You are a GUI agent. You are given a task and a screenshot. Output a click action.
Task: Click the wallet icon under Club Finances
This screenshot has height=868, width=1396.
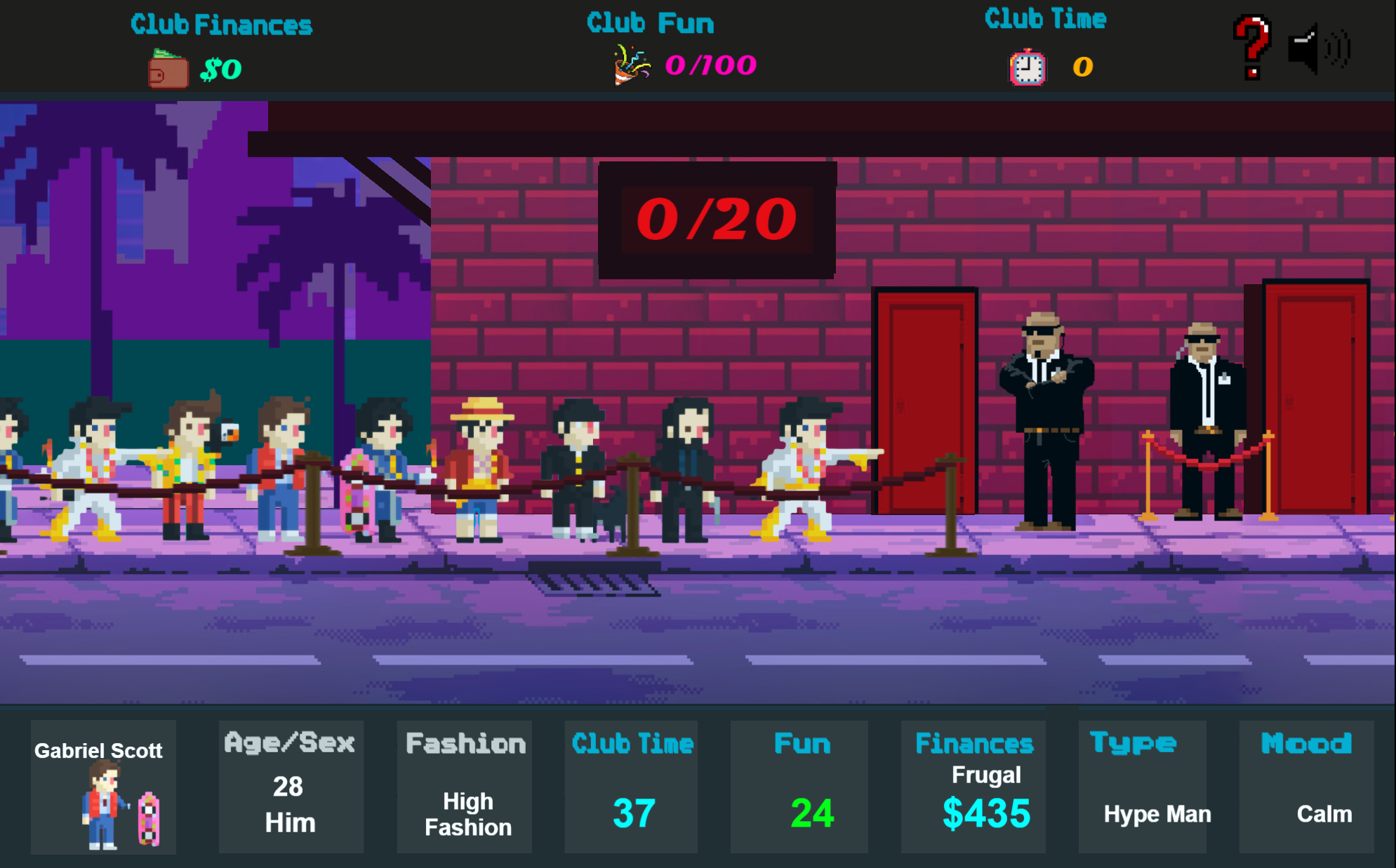pyautogui.click(x=166, y=69)
